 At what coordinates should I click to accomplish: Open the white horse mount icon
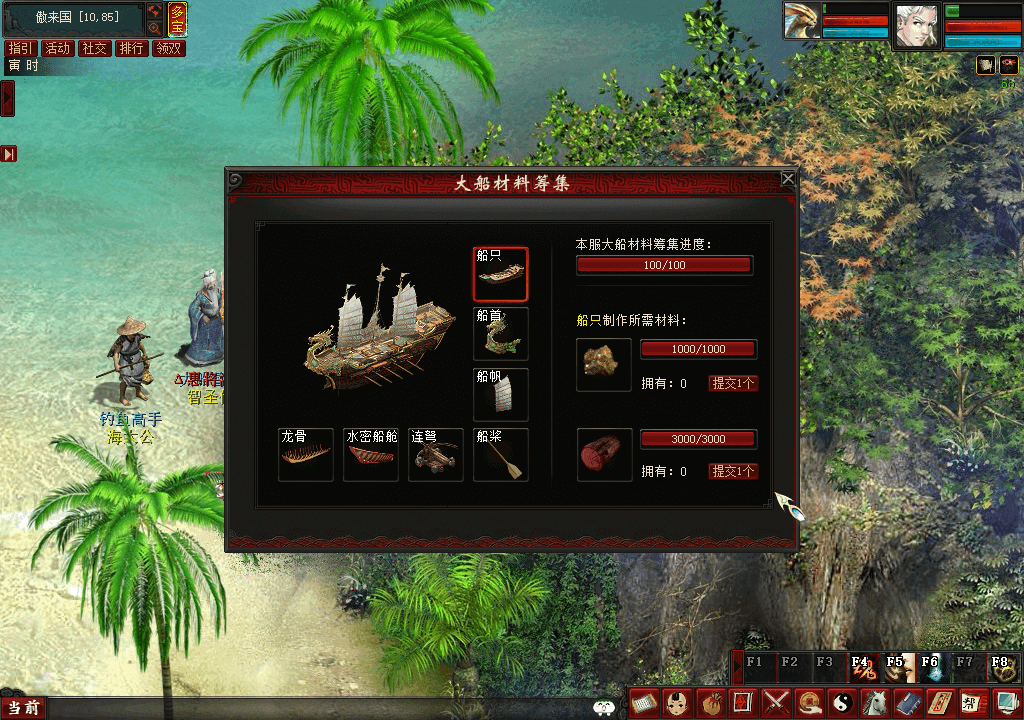coord(874,702)
